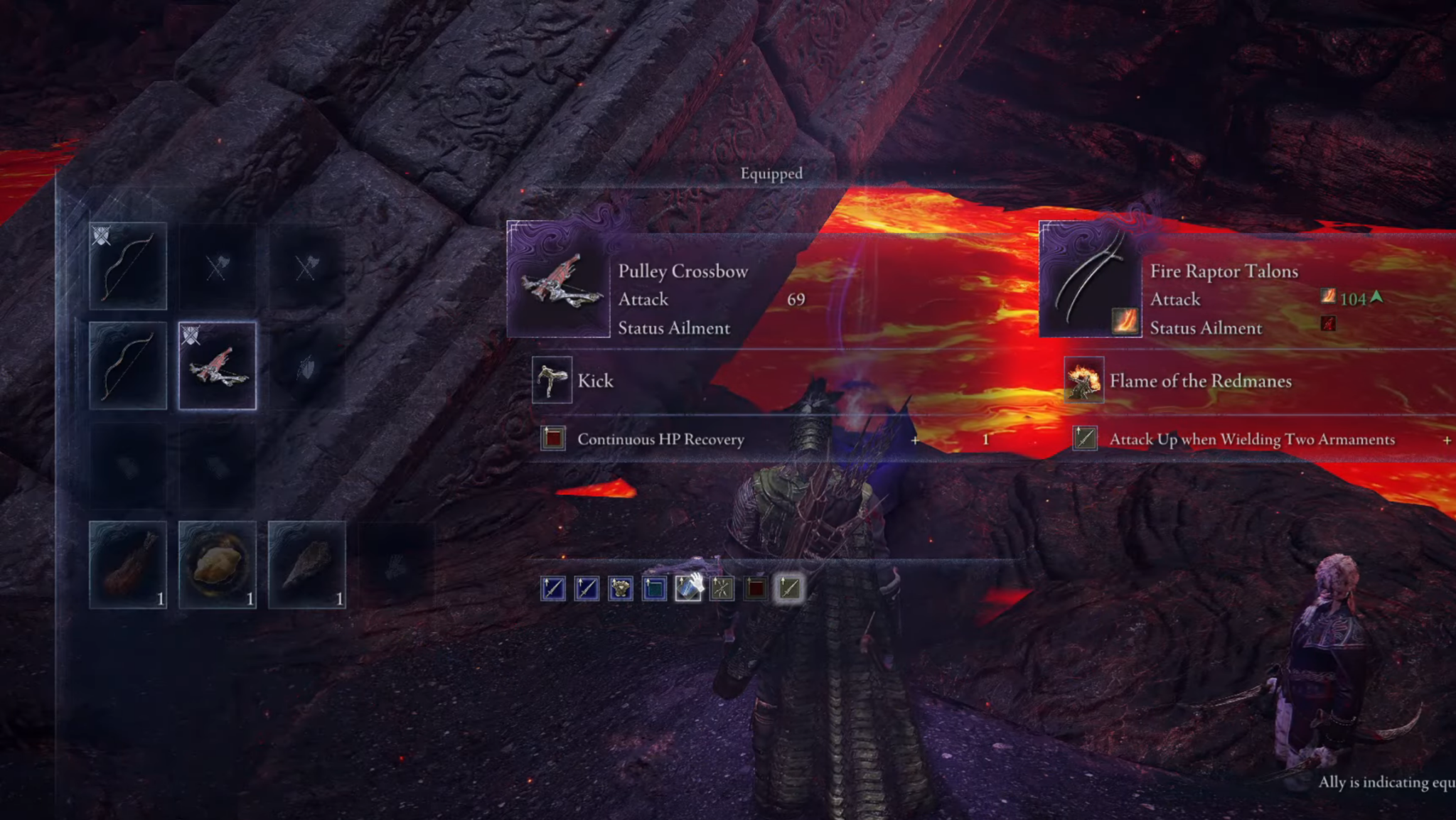Click the Equipped header label
The width and height of the screenshot is (1456, 820).
pyautogui.click(x=771, y=173)
